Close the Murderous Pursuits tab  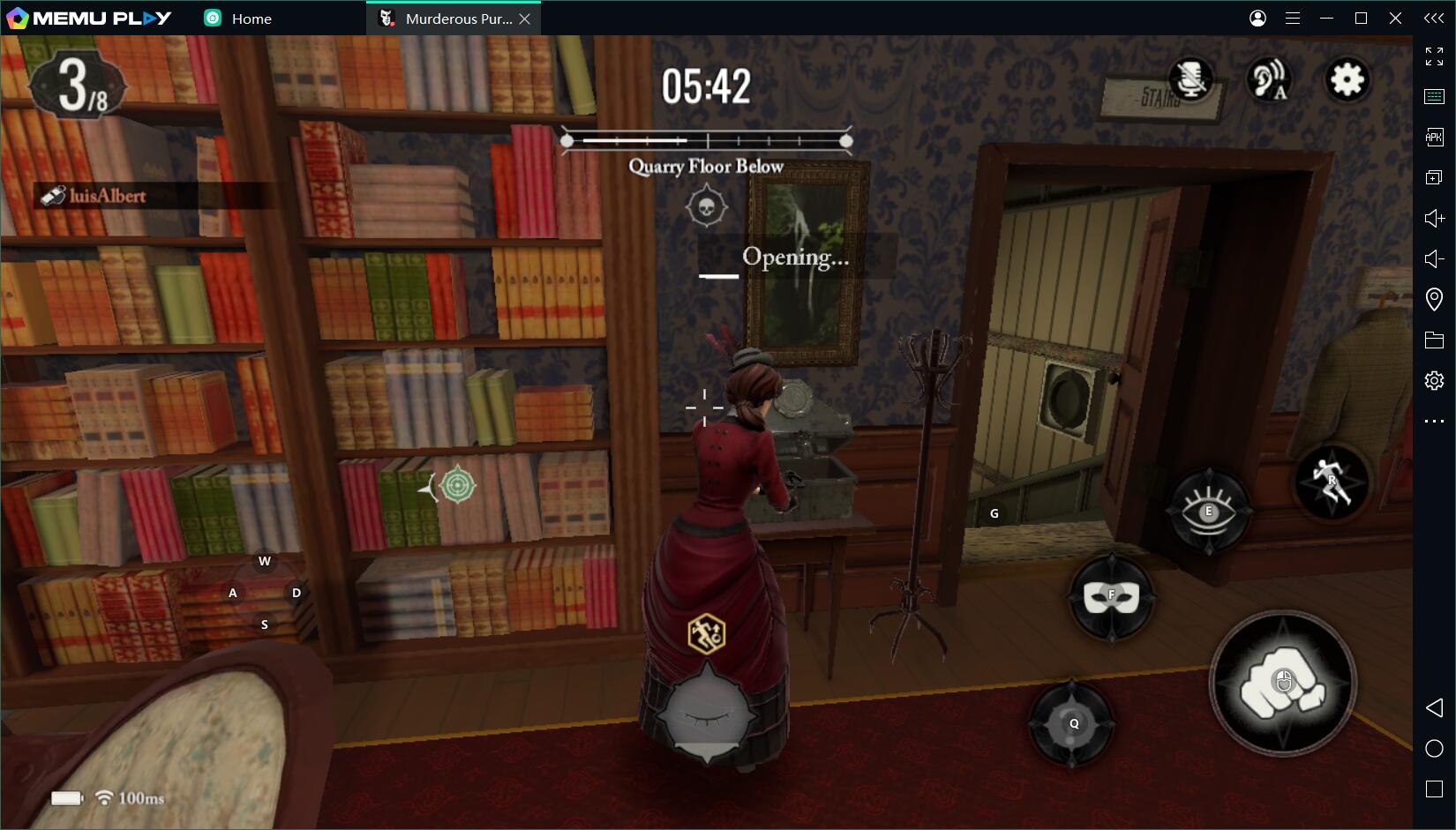click(525, 19)
